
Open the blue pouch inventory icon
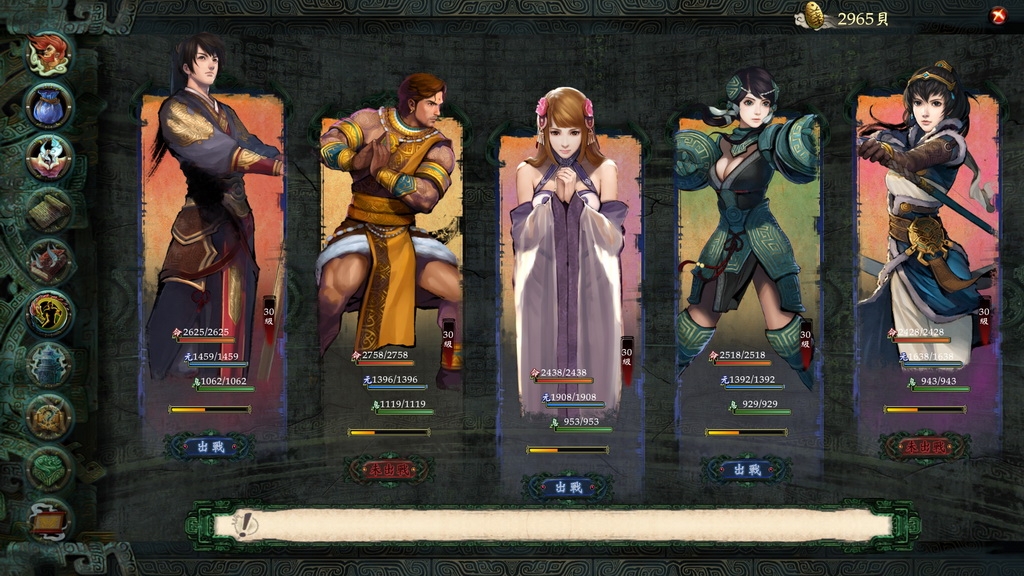49,105
